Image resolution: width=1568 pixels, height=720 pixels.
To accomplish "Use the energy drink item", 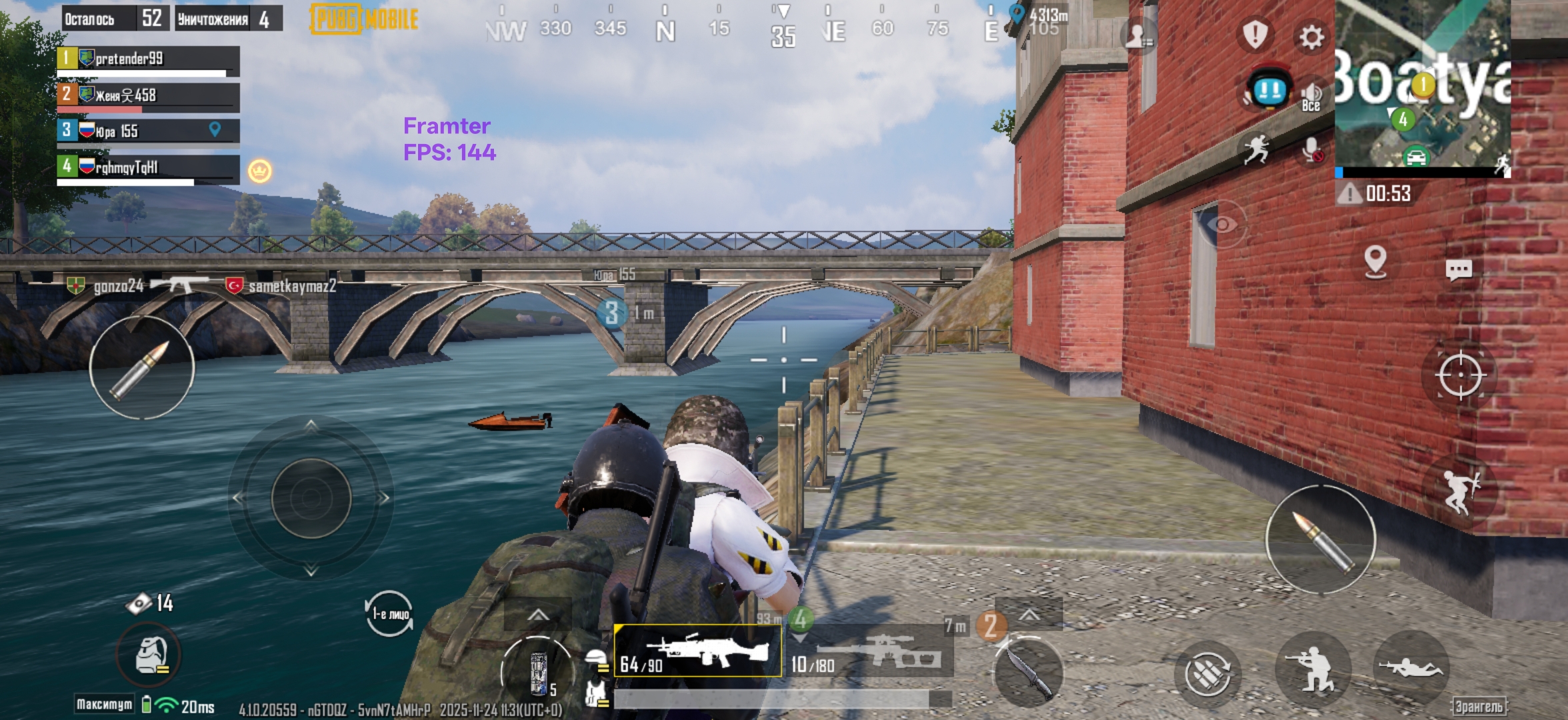I will pyautogui.click(x=538, y=672).
